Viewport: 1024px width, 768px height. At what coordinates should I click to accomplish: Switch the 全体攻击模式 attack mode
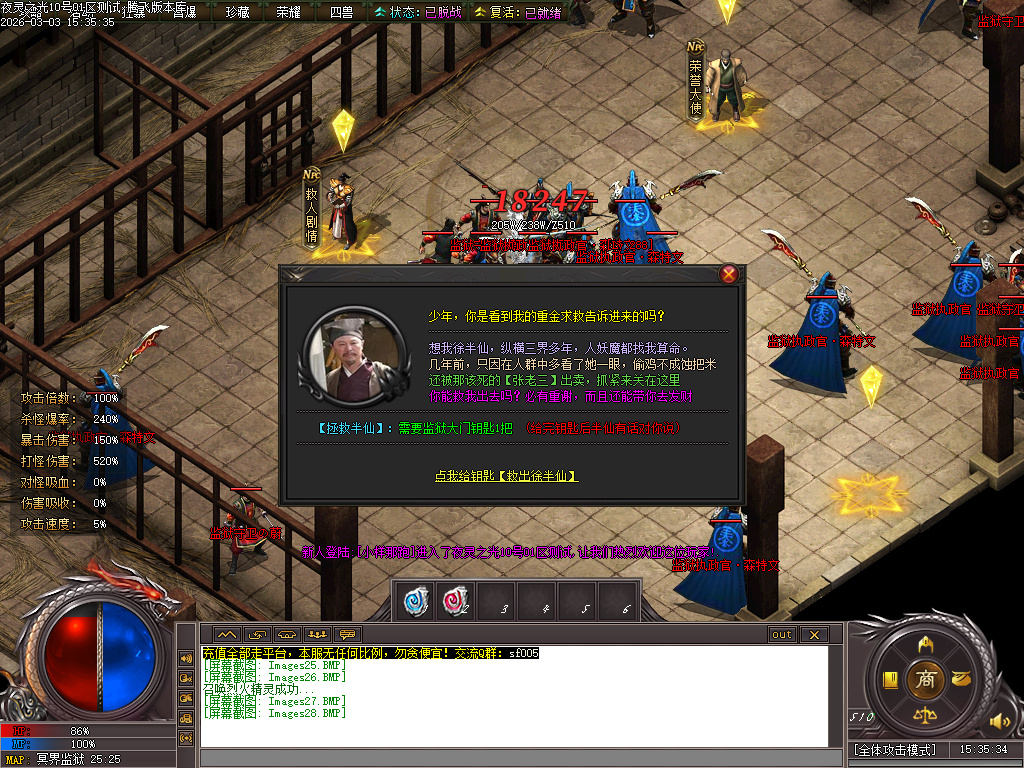click(x=895, y=749)
